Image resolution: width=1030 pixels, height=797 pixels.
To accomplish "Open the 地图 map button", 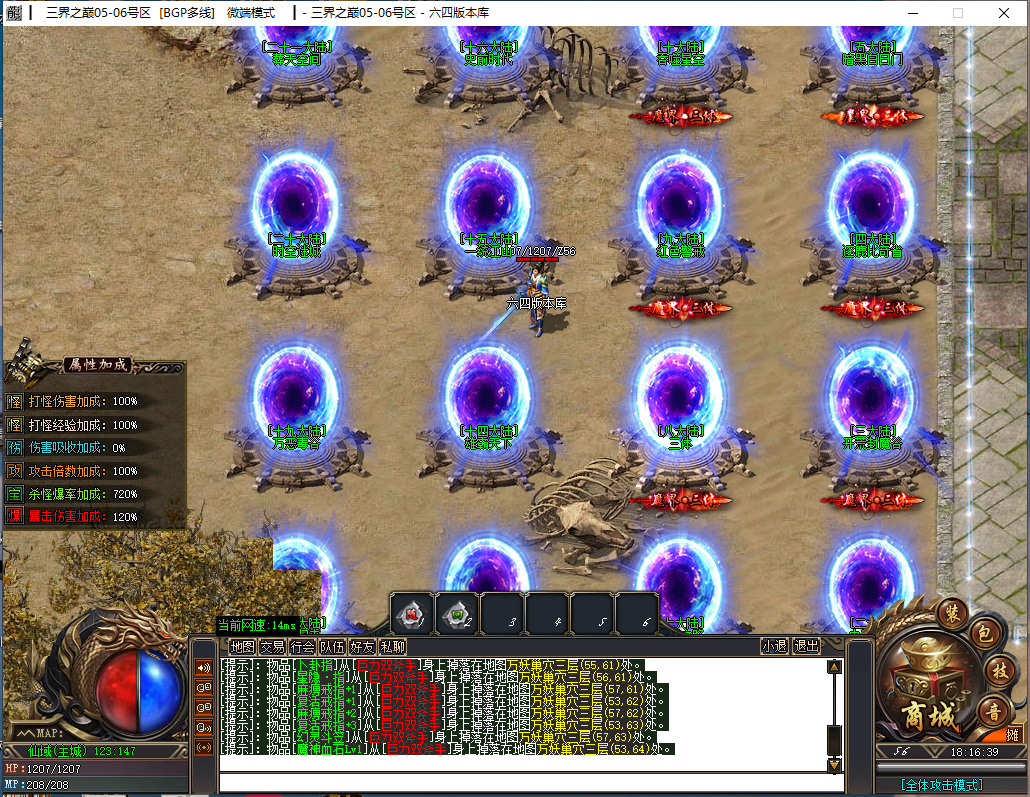I will tap(242, 647).
